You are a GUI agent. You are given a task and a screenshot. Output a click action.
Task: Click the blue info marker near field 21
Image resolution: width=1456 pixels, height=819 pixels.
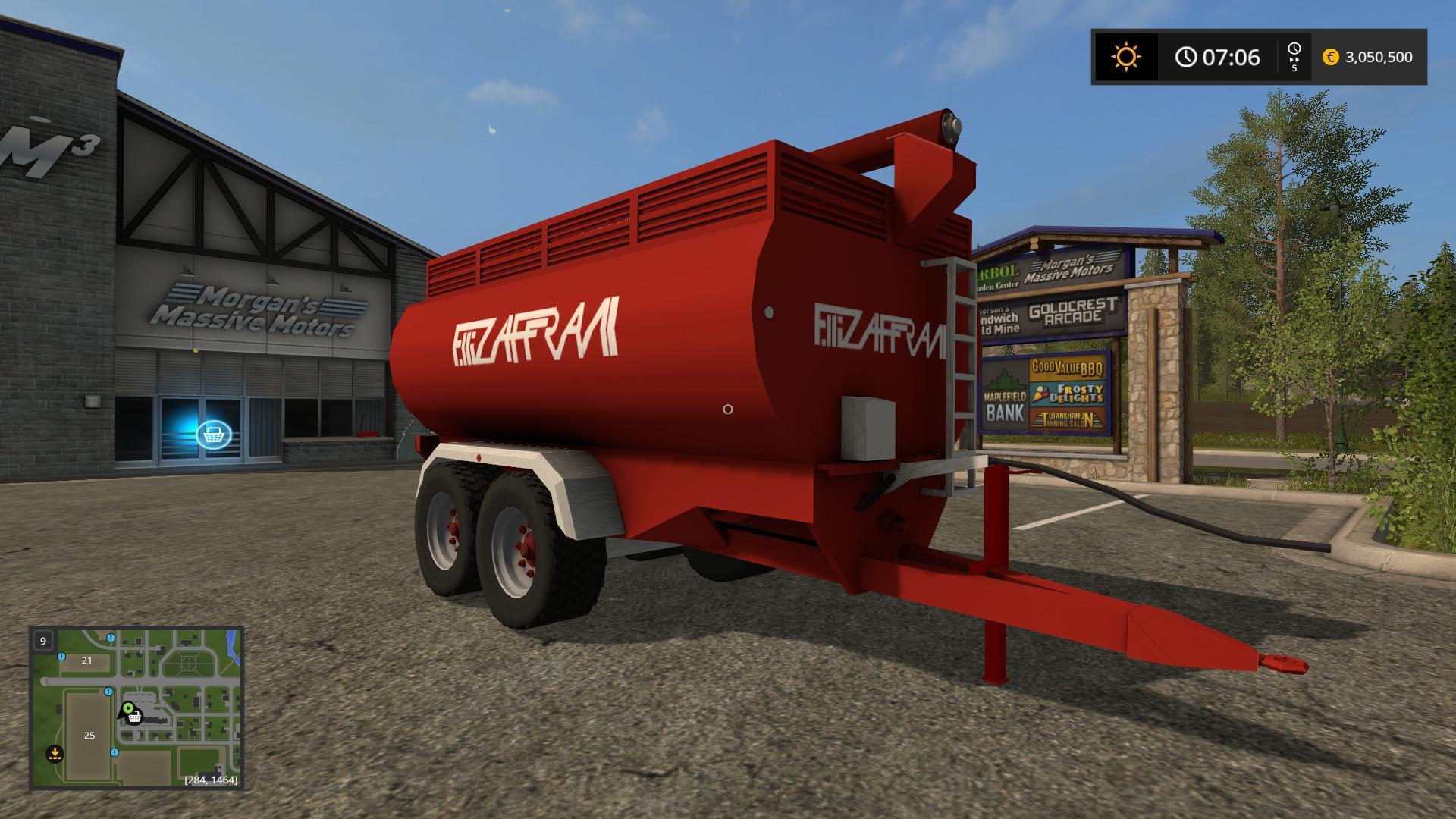click(61, 657)
